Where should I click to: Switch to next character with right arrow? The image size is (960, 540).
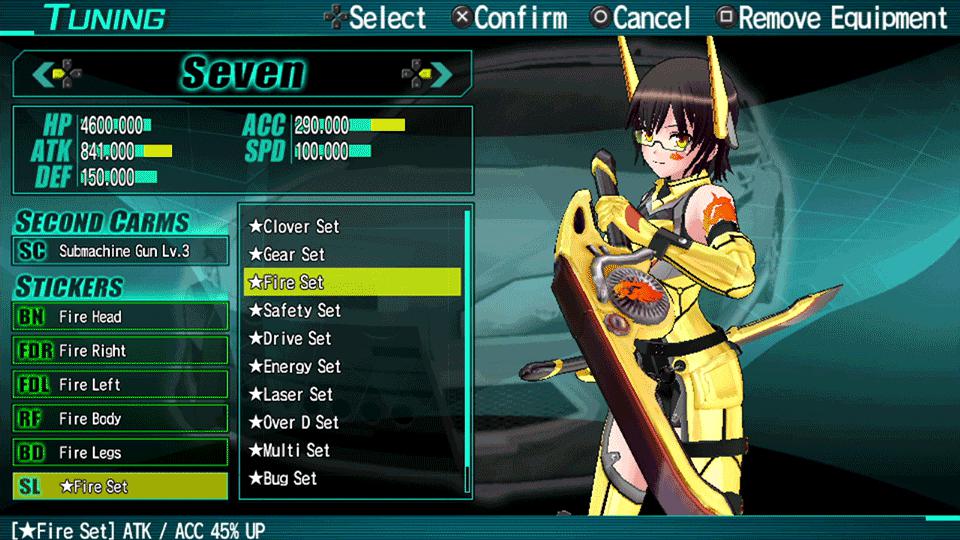427,73
